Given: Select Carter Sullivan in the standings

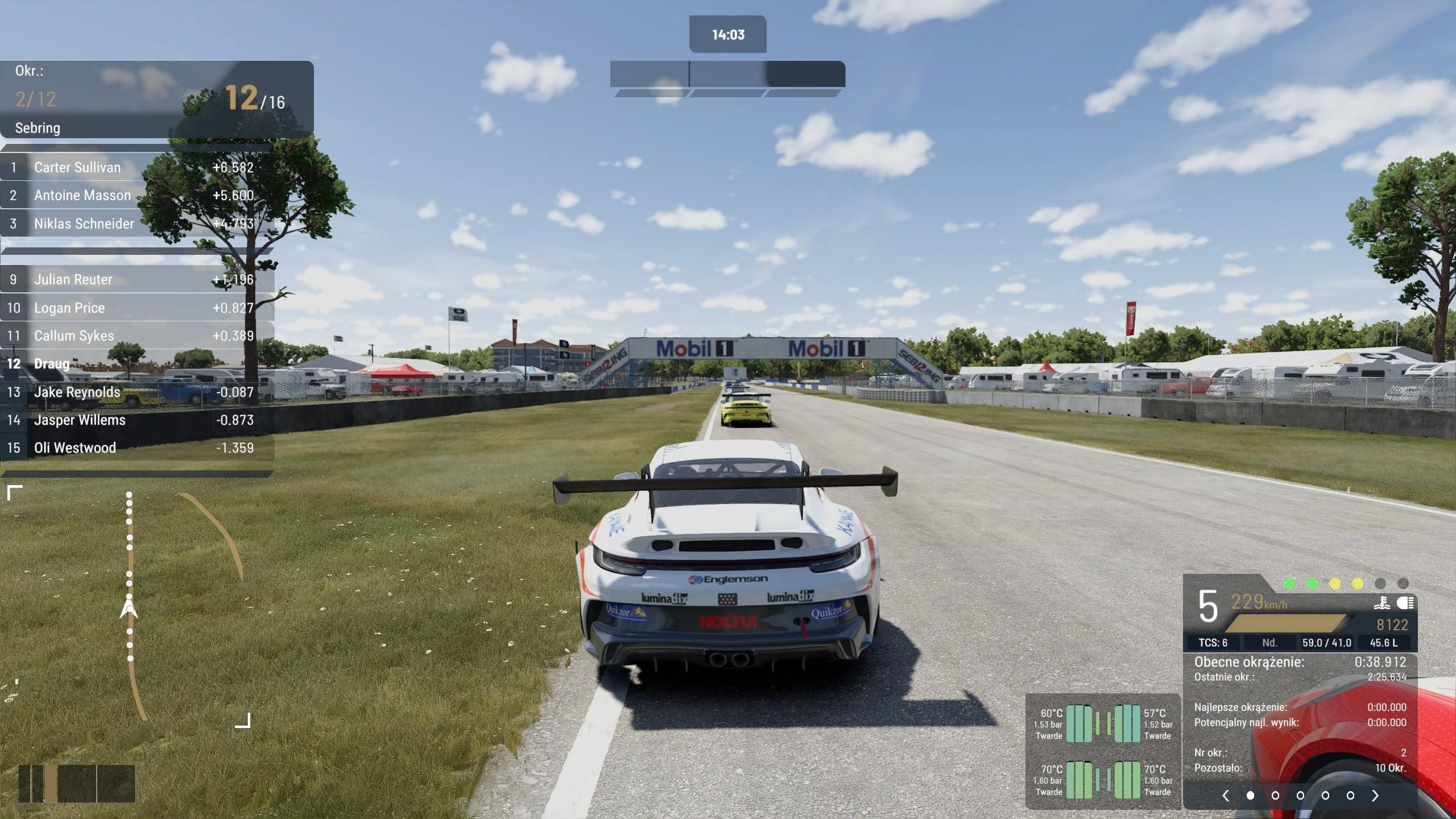Looking at the screenshot, I should [x=136, y=167].
